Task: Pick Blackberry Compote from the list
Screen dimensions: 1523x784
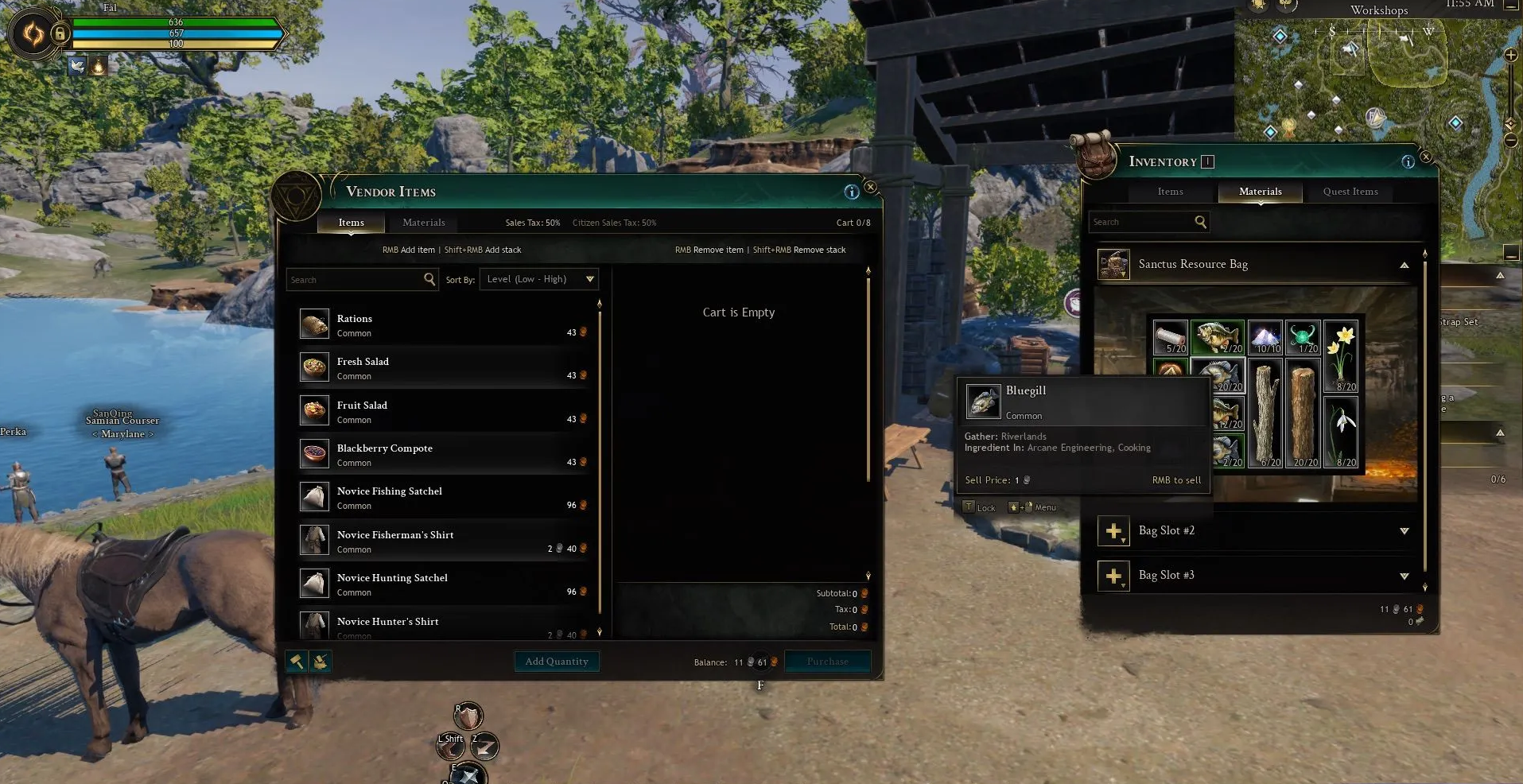Action: [x=445, y=455]
